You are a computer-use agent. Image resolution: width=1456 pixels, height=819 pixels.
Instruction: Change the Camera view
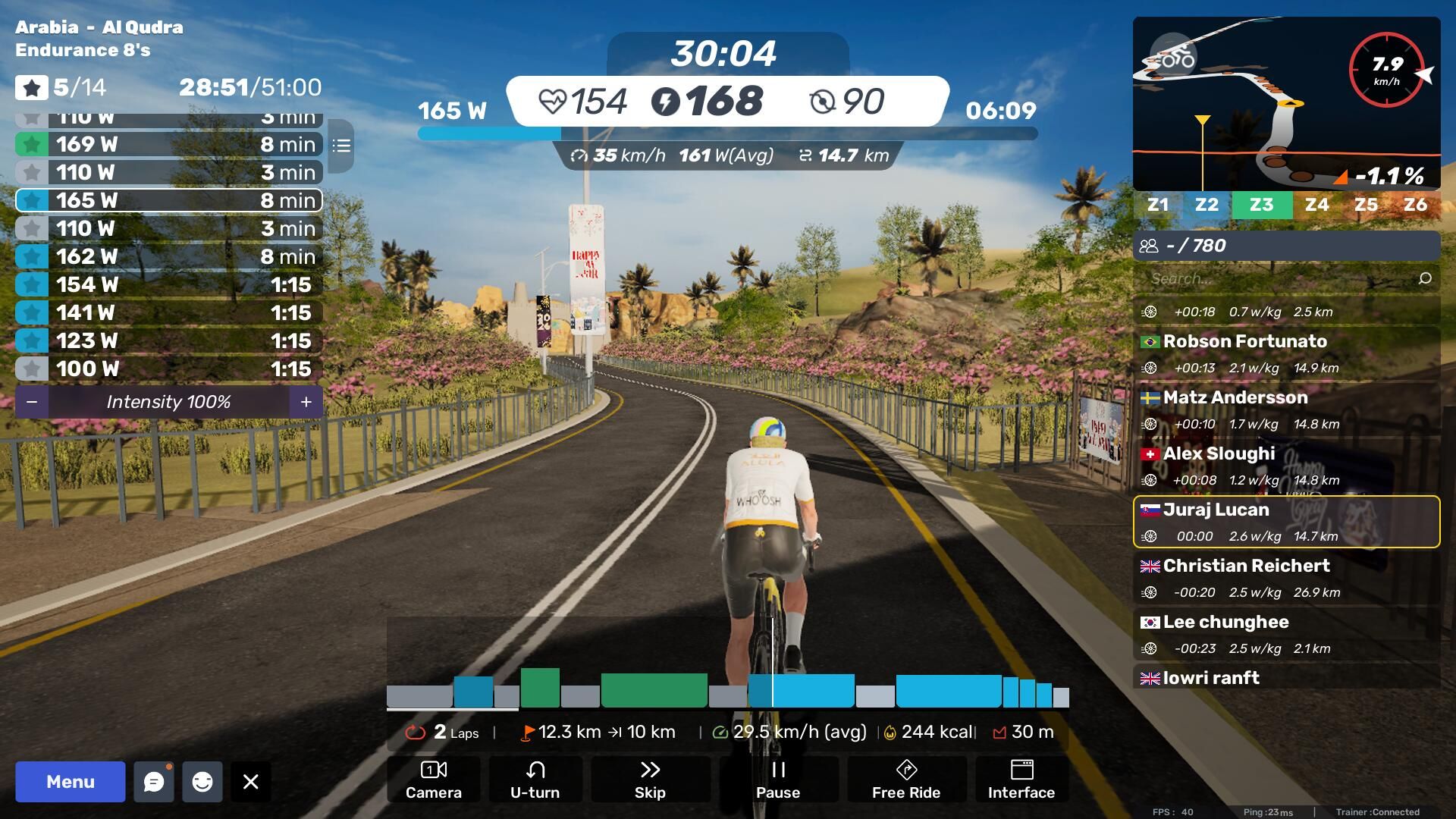coord(433,780)
